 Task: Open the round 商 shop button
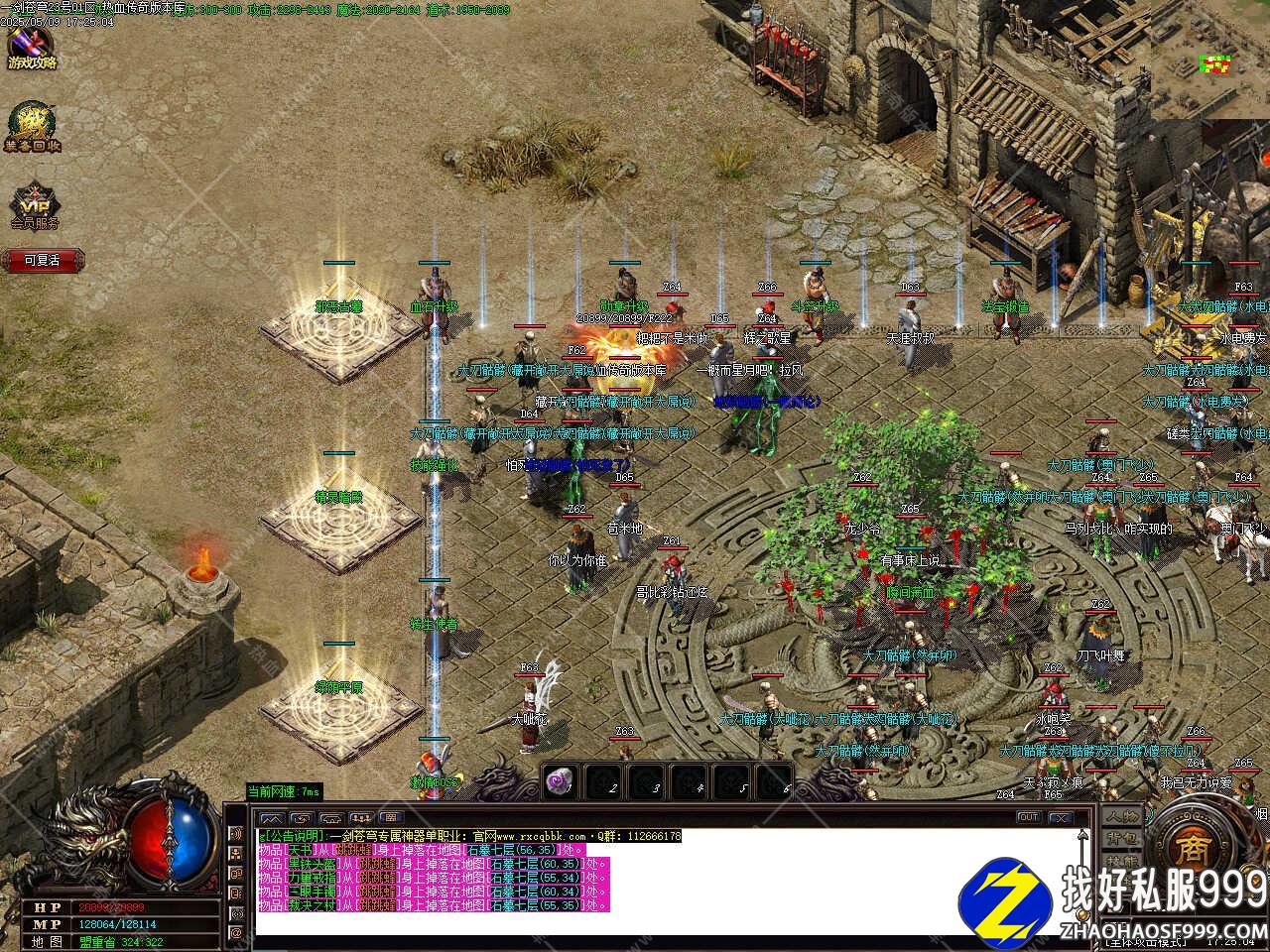pyautogui.click(x=1190, y=846)
